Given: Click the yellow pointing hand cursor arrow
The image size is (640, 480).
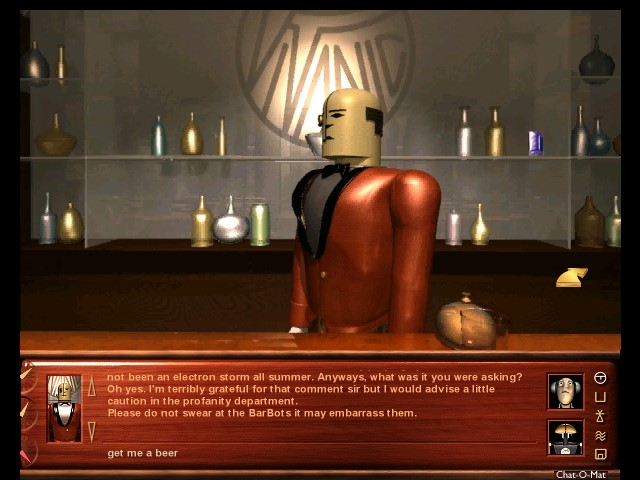Looking at the screenshot, I should coord(571,277).
